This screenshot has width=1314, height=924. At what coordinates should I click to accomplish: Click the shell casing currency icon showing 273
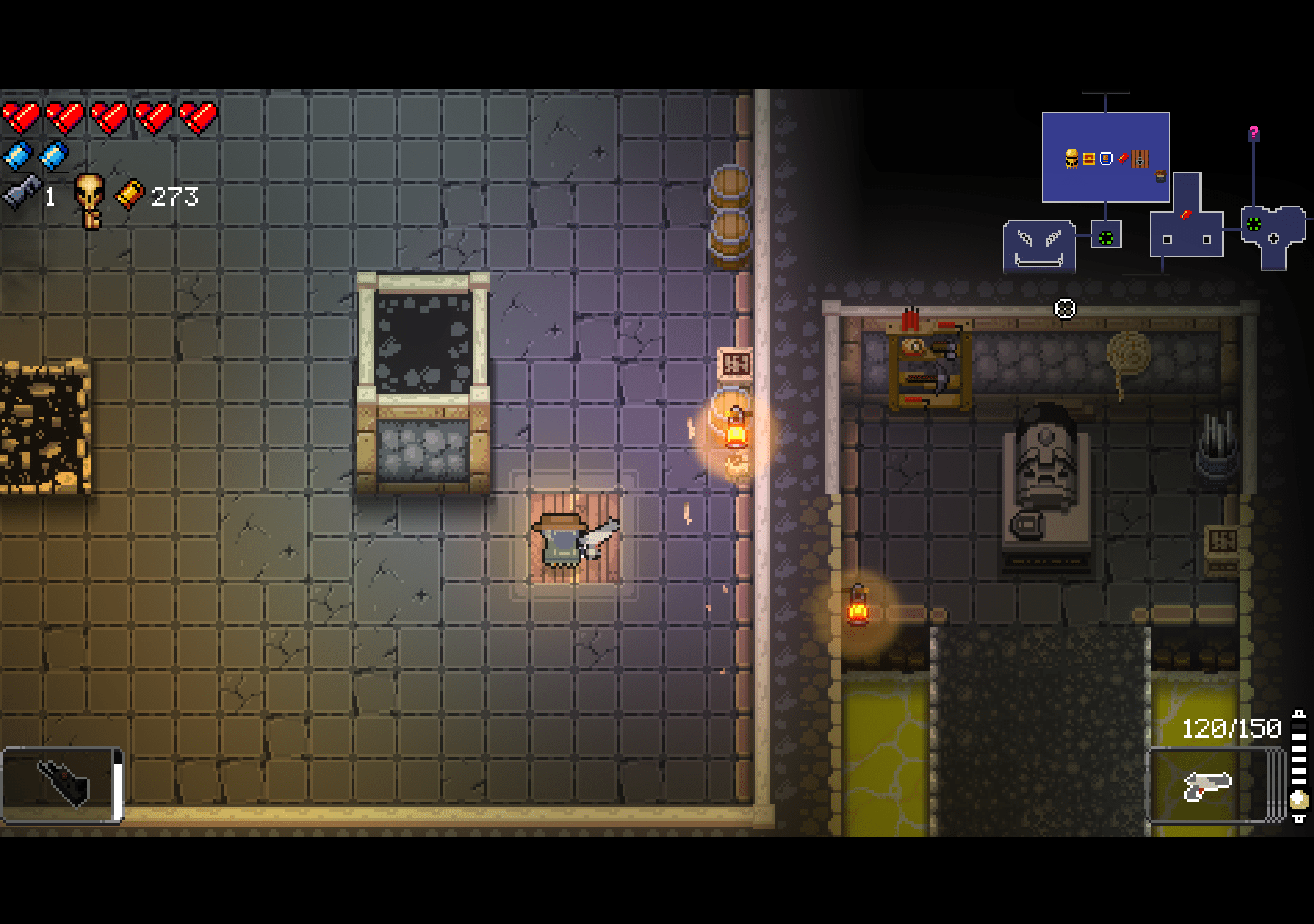click(130, 196)
